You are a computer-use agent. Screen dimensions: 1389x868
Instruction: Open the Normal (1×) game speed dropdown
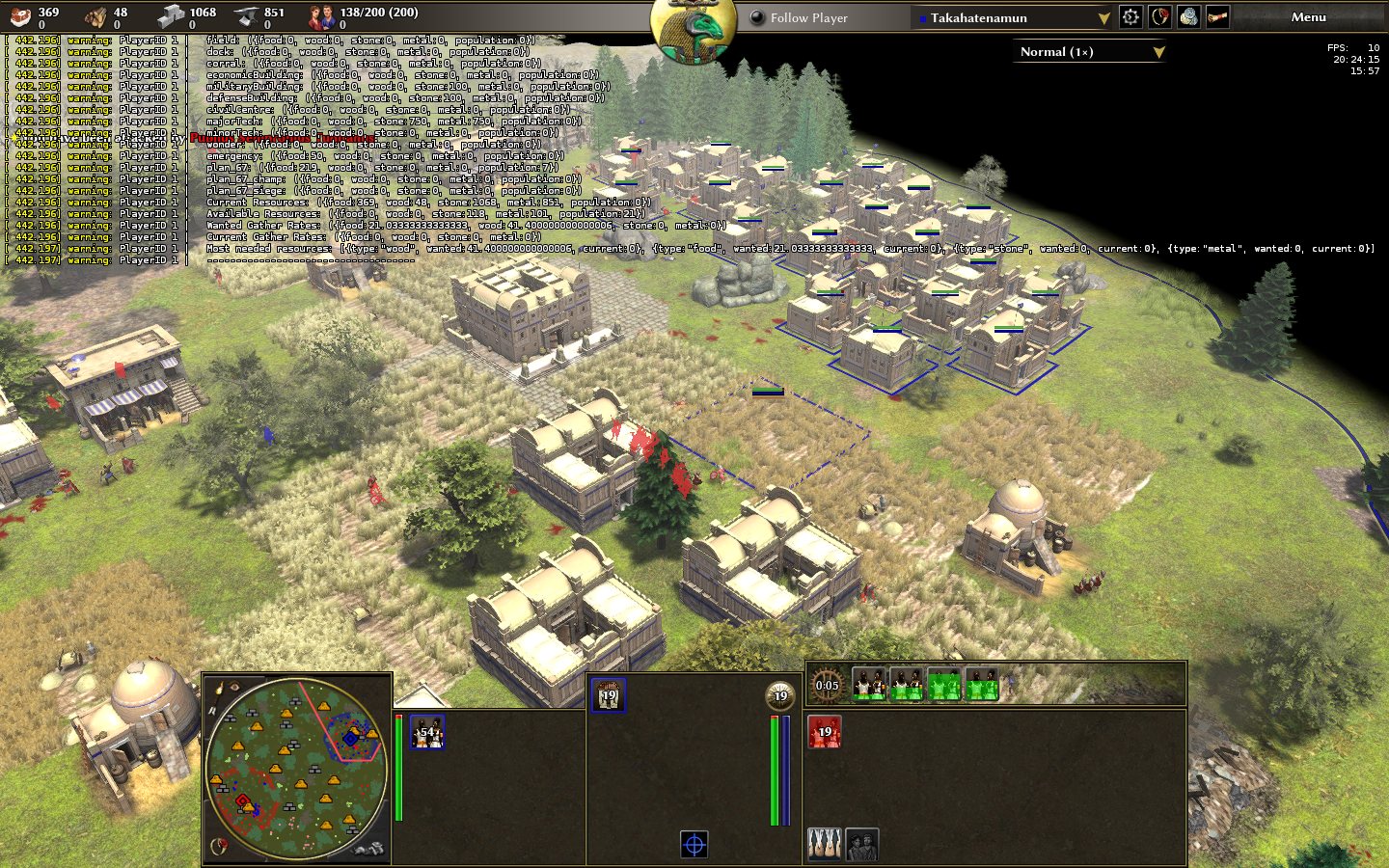tap(1090, 52)
